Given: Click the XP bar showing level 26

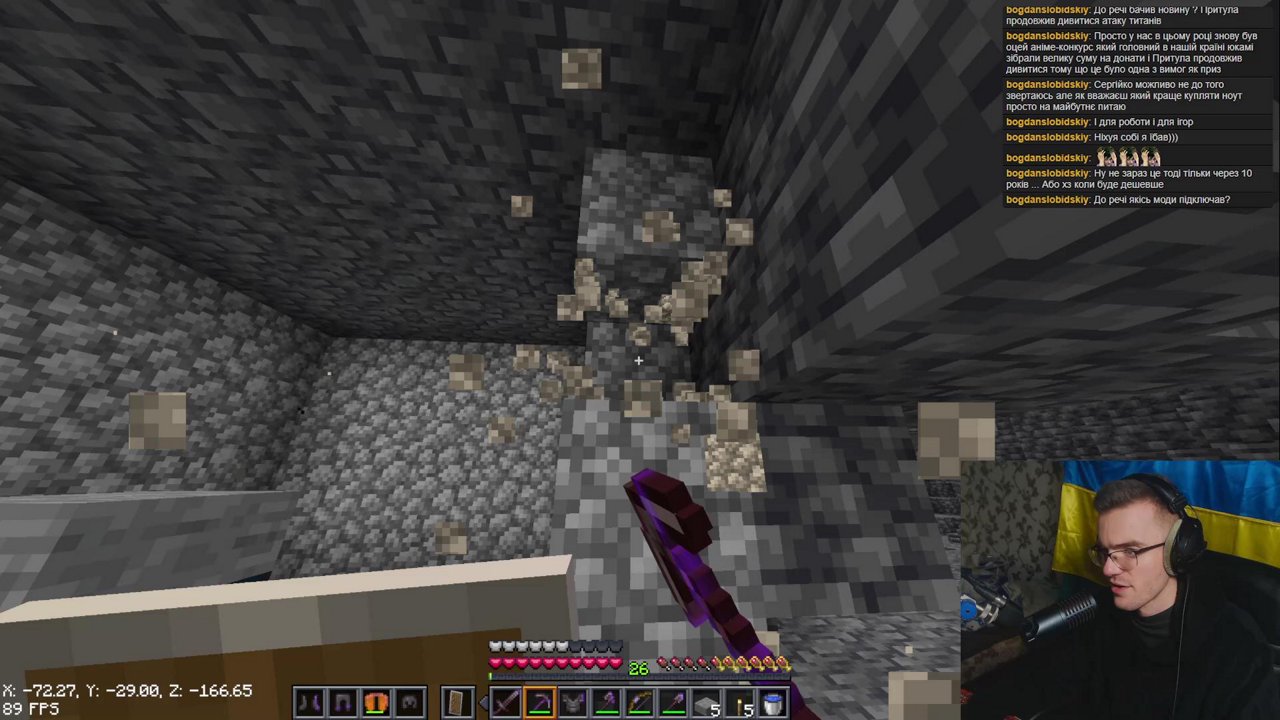Looking at the screenshot, I should click(638, 668).
